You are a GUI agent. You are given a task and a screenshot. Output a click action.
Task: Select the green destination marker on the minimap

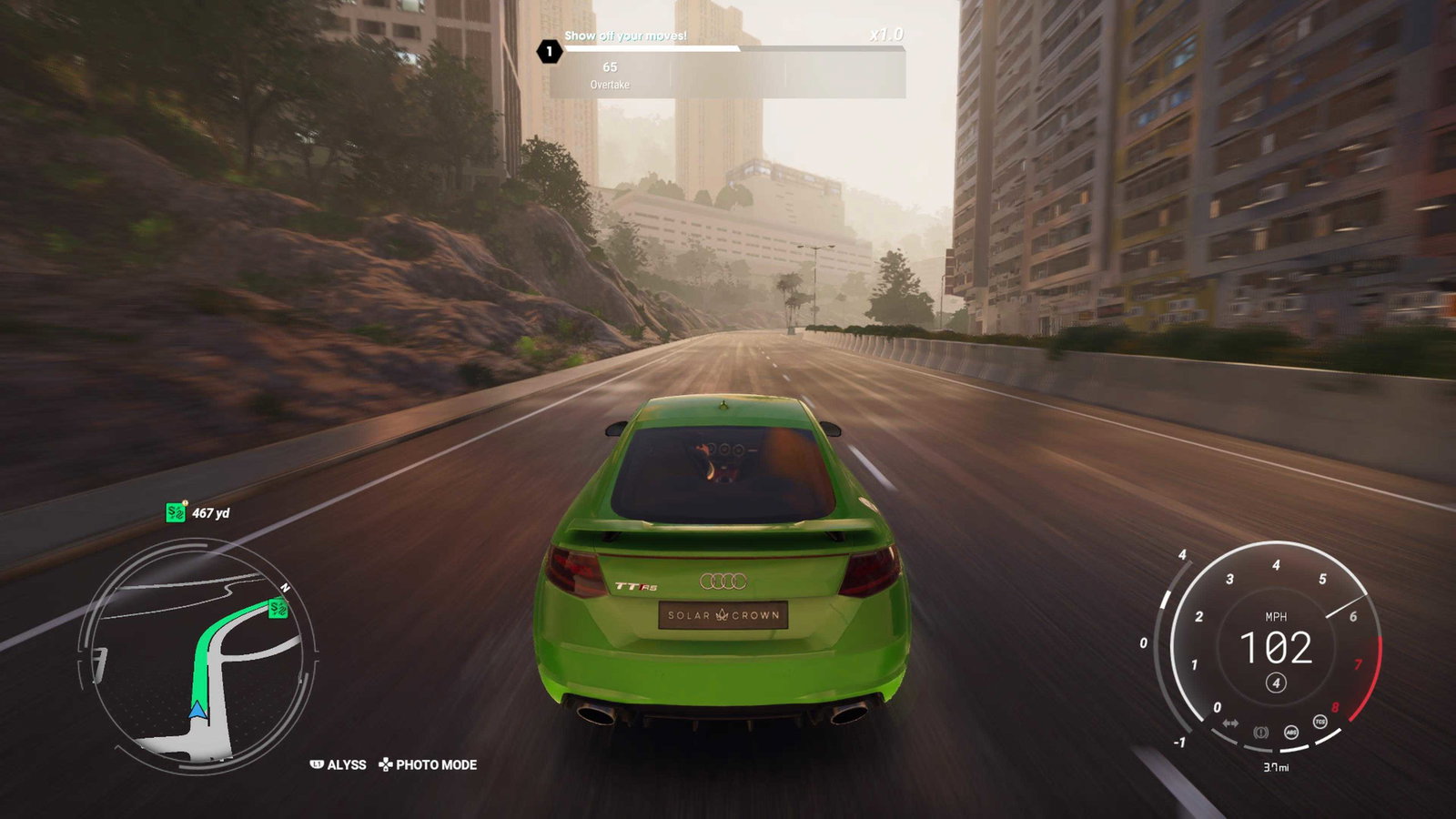tap(278, 608)
